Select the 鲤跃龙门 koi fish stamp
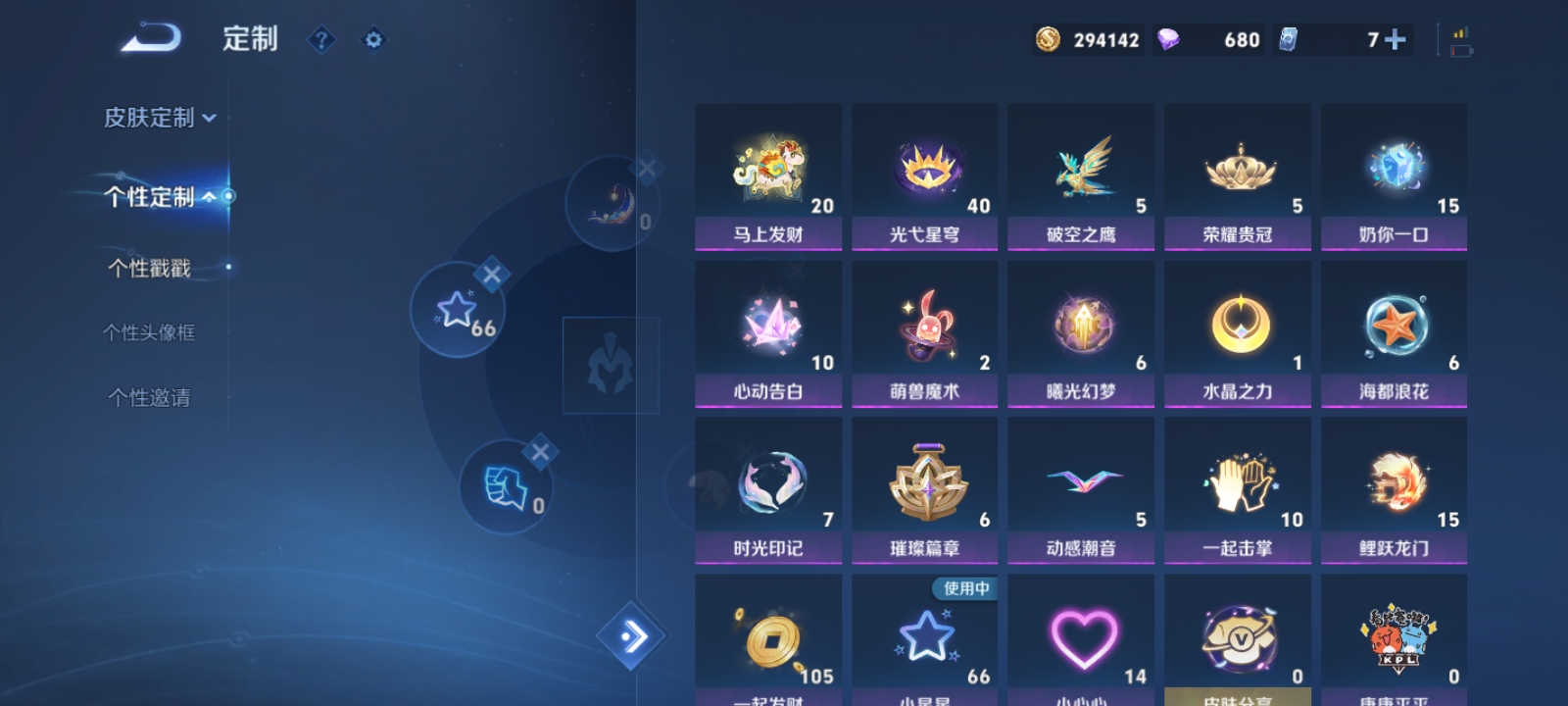The width and height of the screenshot is (1568, 706). tap(1394, 490)
